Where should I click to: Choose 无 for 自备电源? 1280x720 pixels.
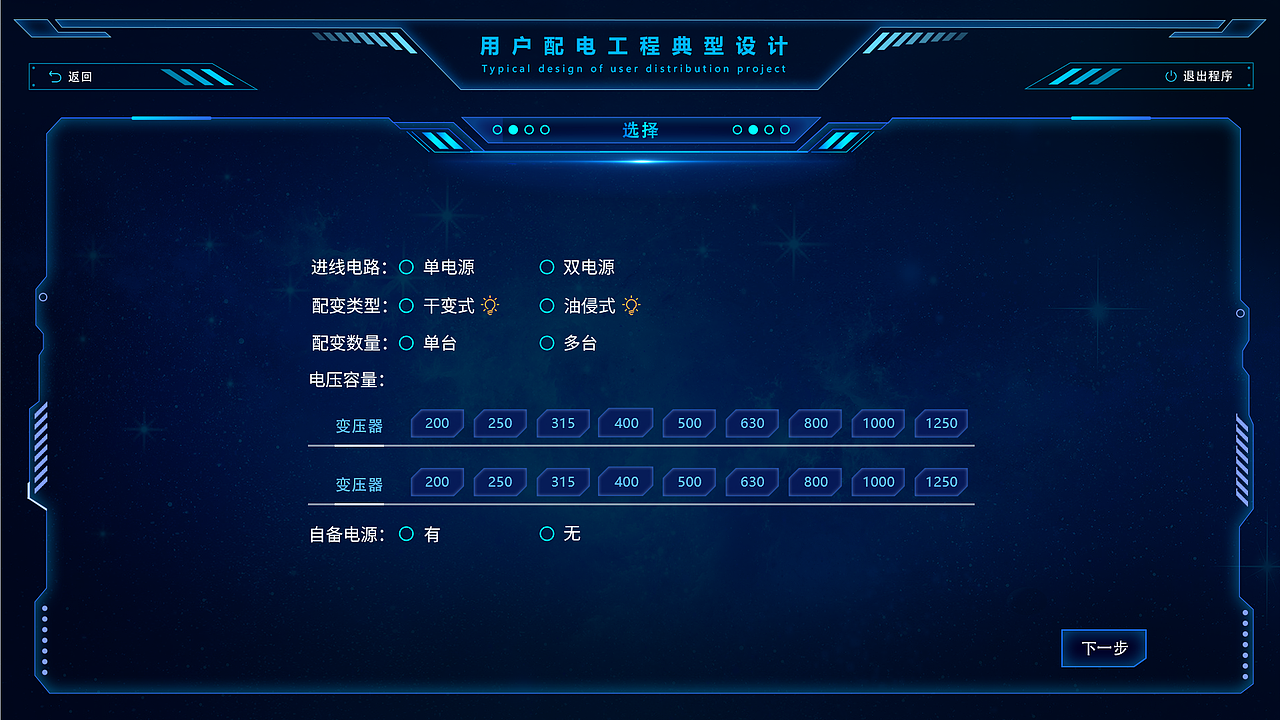pos(547,534)
